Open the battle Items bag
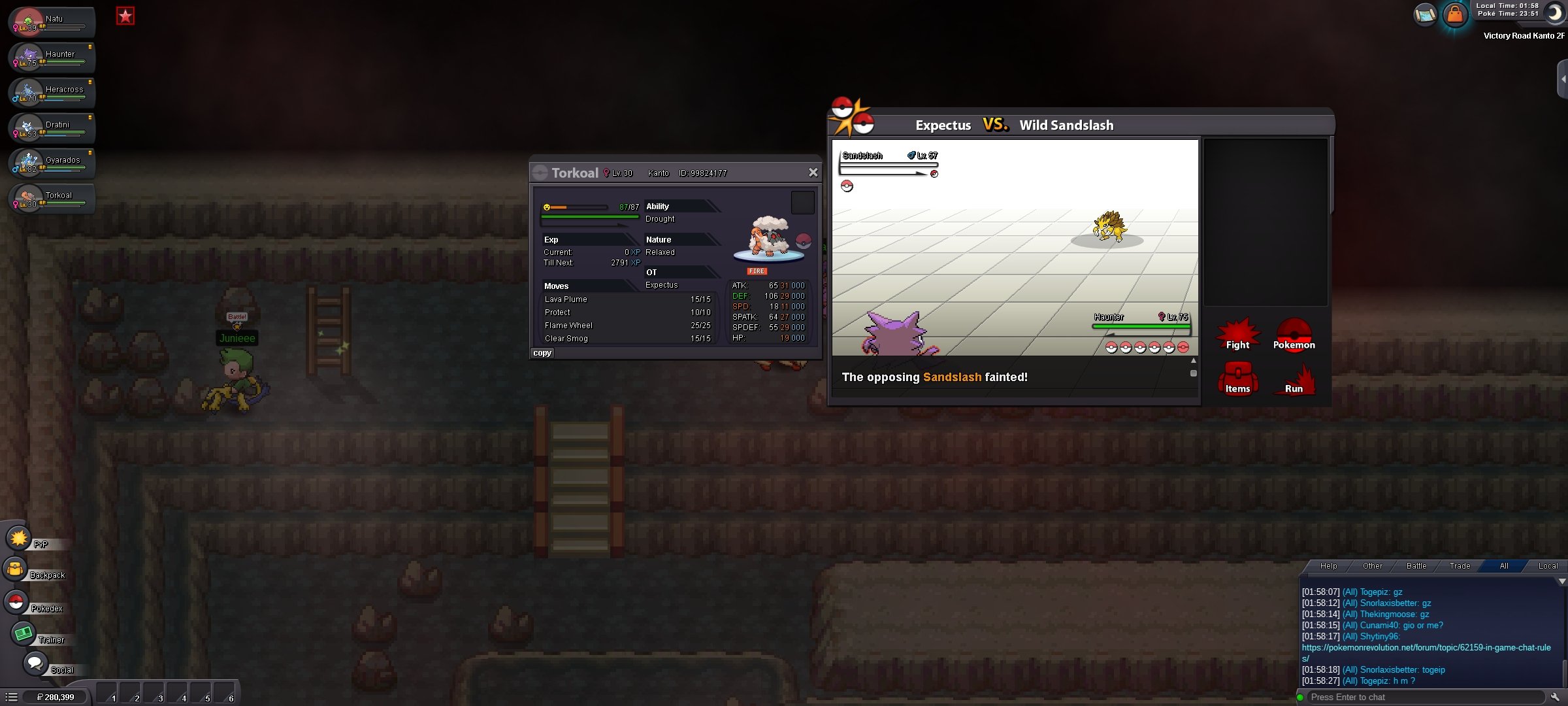The image size is (1568, 706). 1237,380
